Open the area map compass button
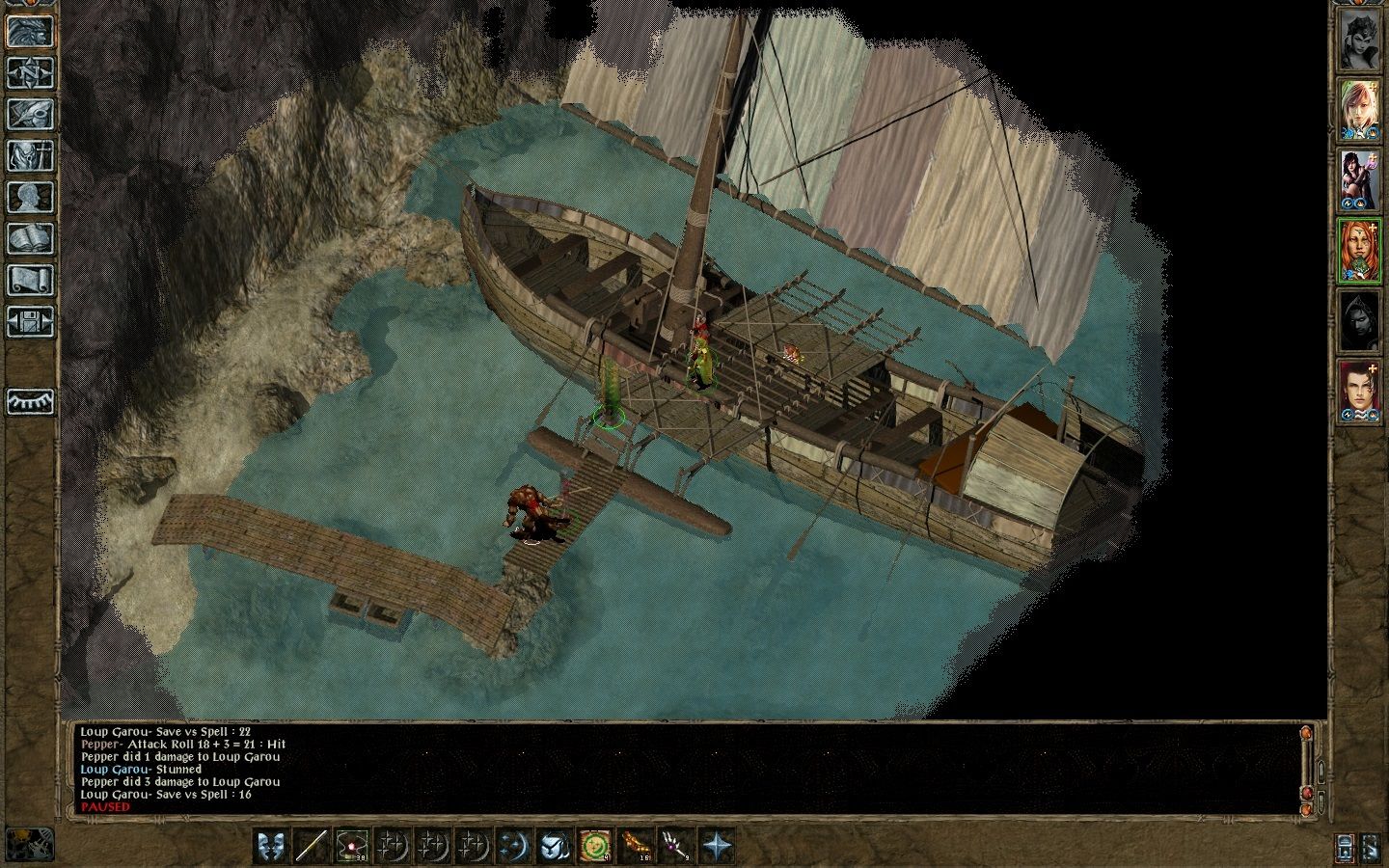Screen dimensions: 1389x868 click(x=30, y=71)
